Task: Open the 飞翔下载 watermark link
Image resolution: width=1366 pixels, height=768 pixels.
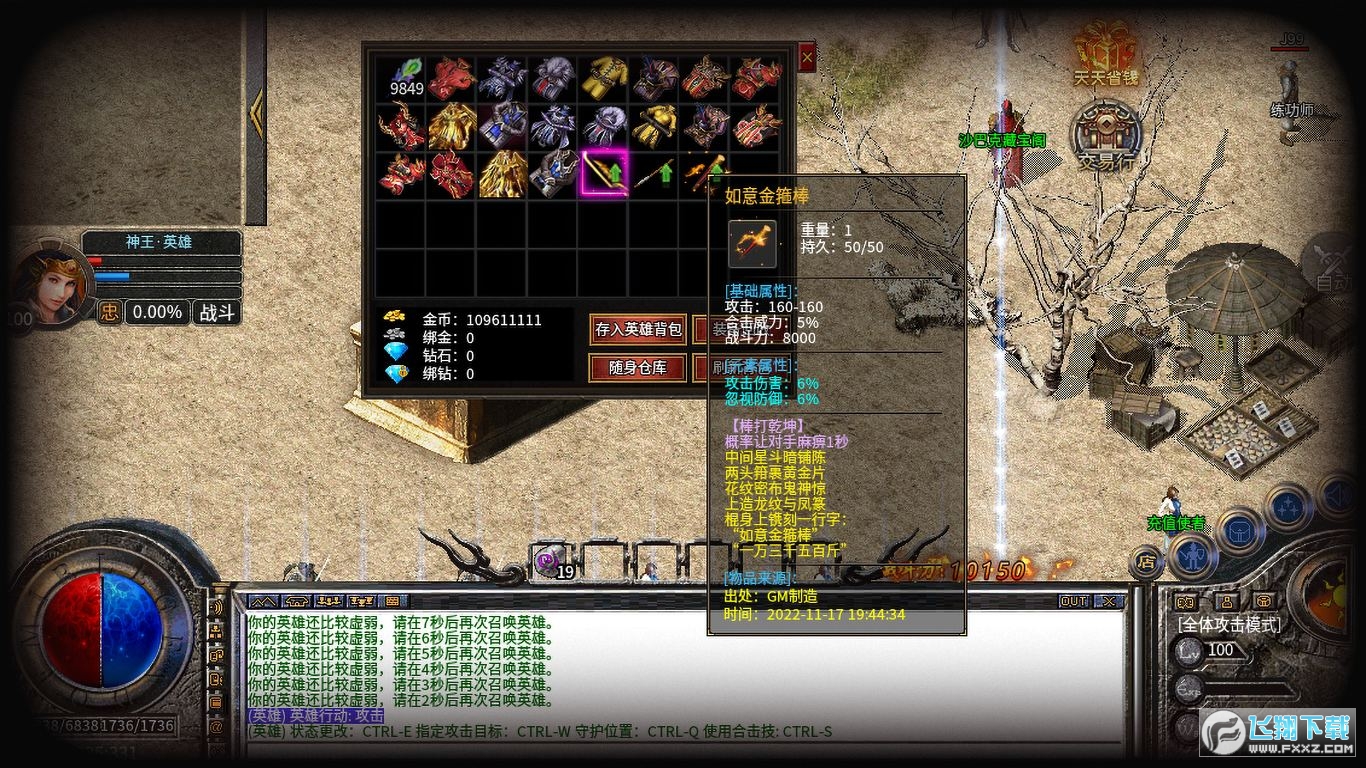Action: click(1277, 735)
